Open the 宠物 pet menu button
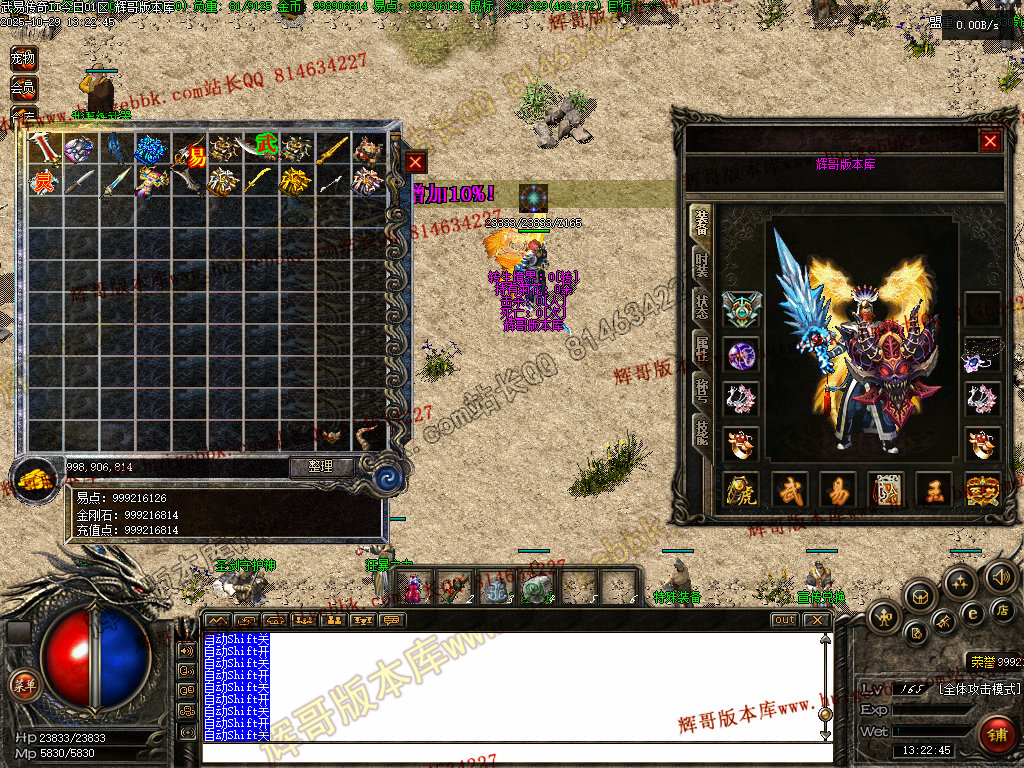 coord(22,59)
